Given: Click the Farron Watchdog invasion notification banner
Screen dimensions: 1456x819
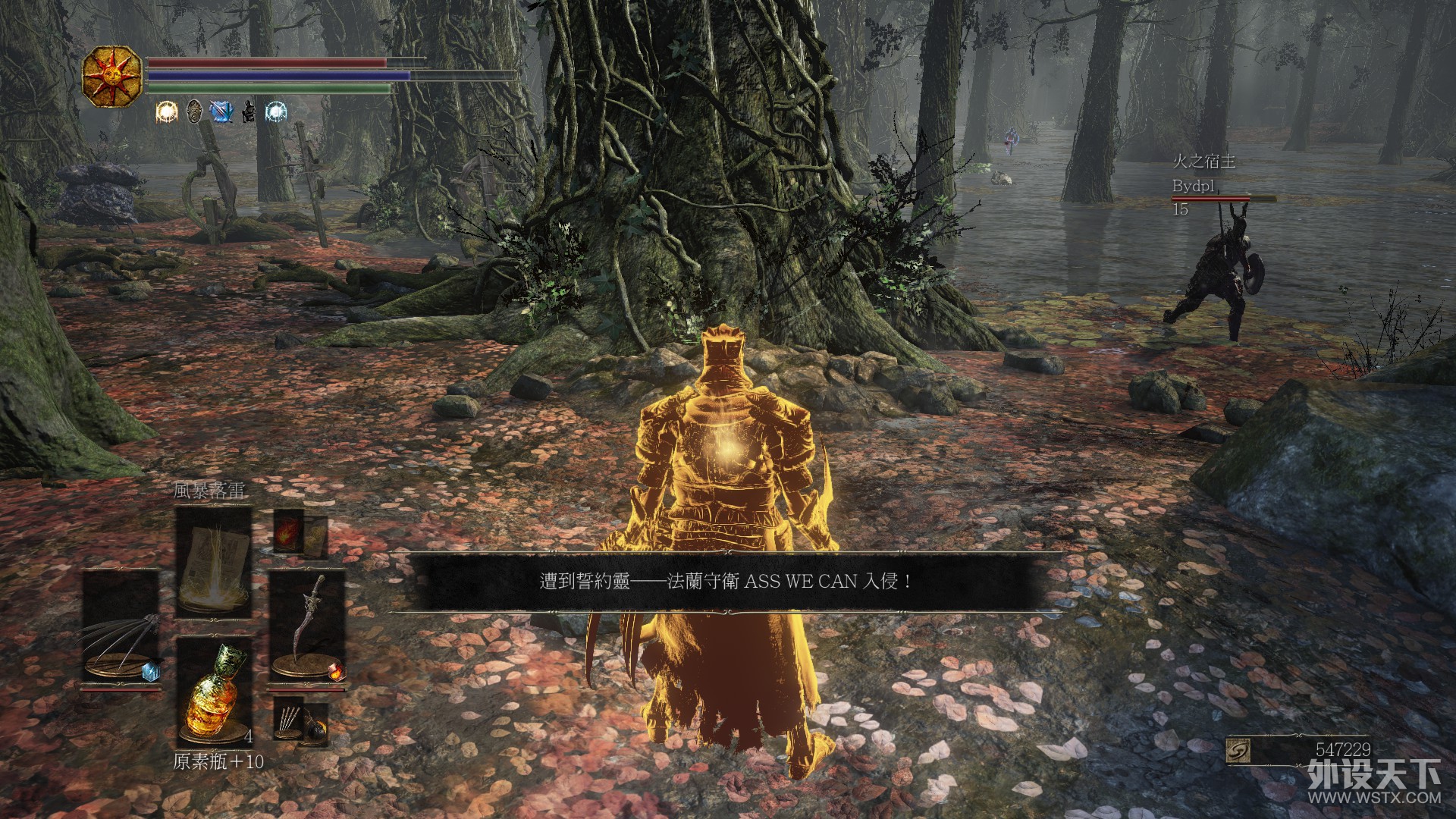Looking at the screenshot, I should point(724,582).
